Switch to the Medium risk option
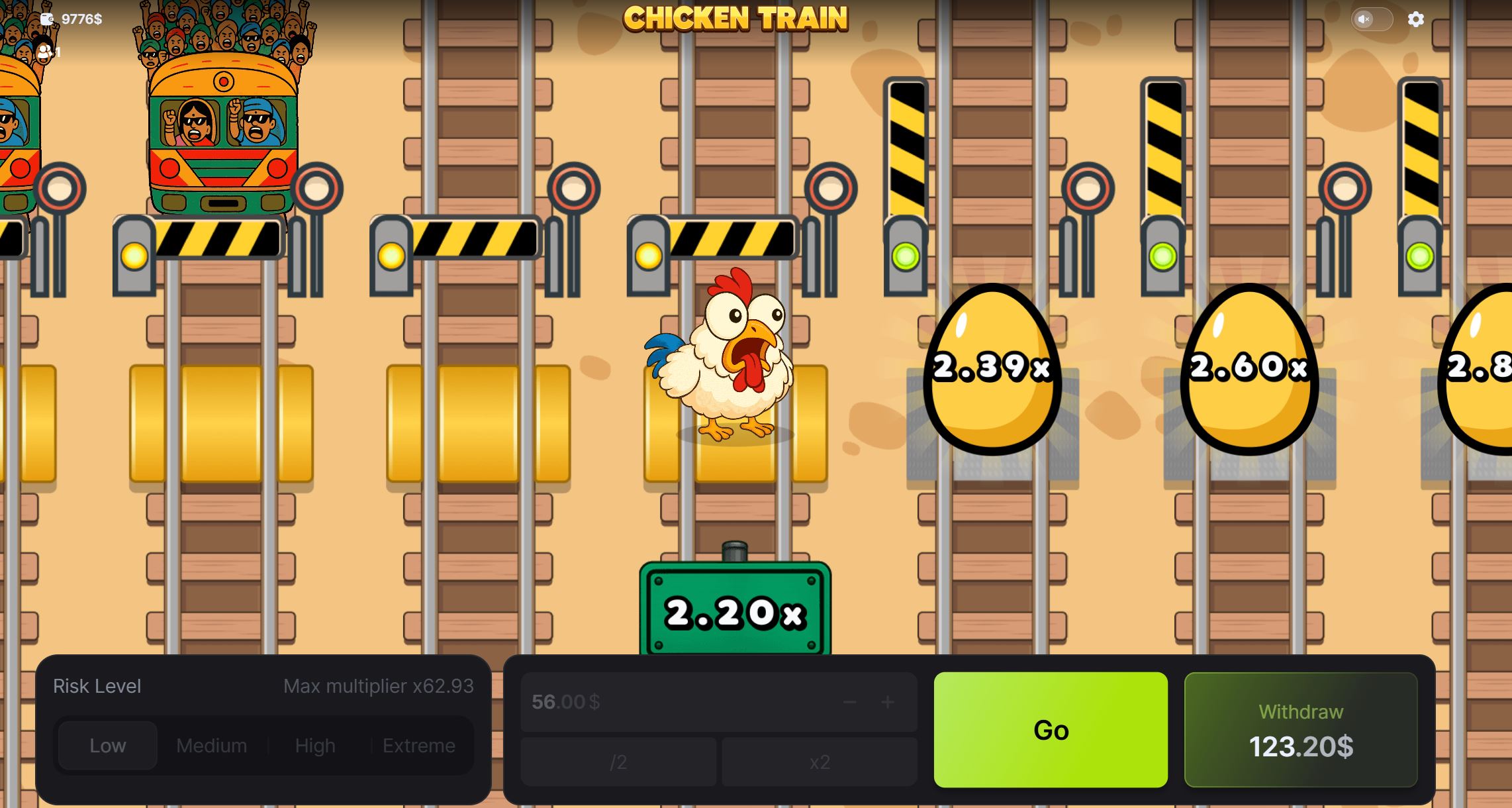The height and width of the screenshot is (808, 1512). (211, 745)
